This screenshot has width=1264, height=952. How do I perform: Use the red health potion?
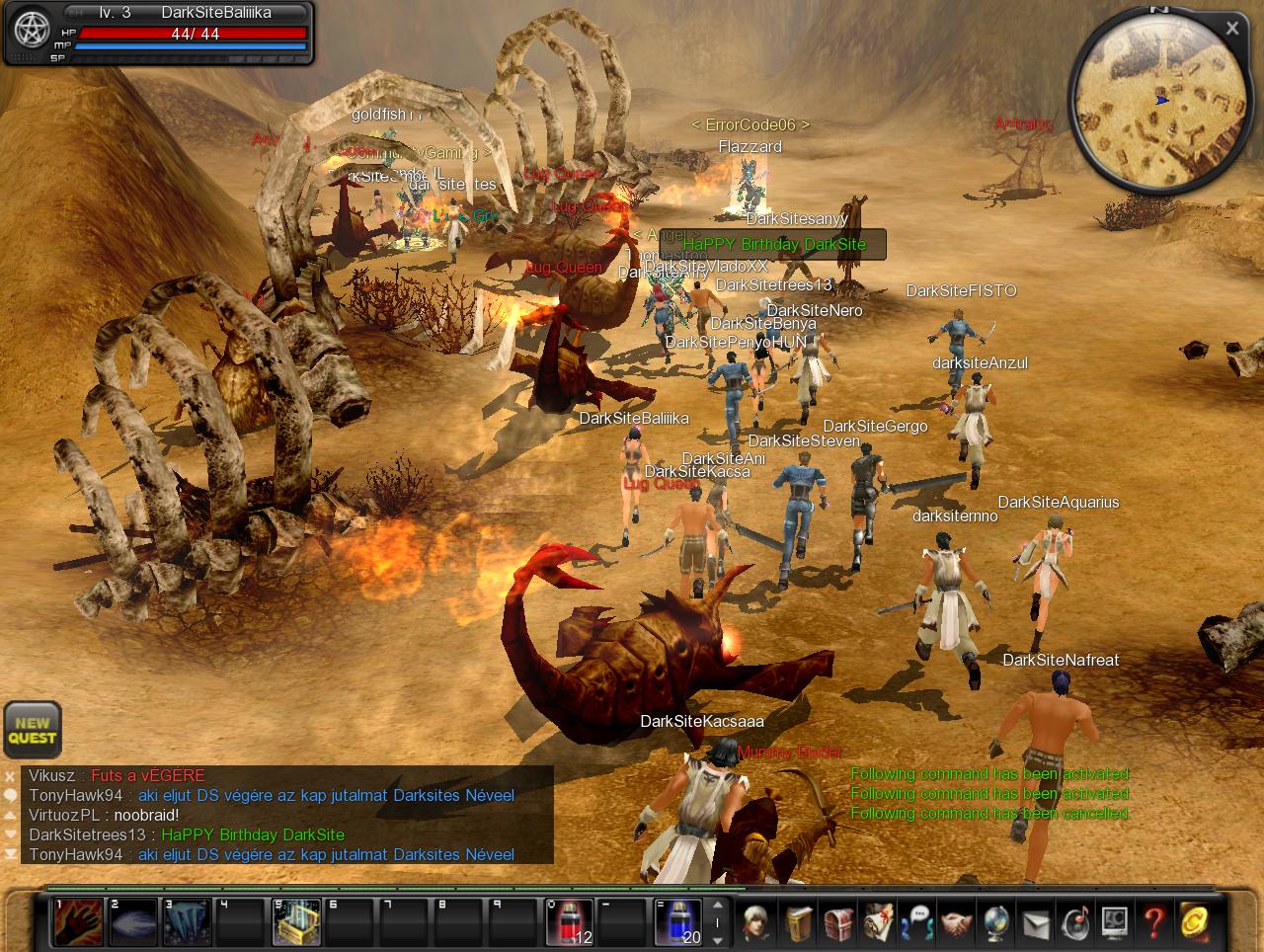click(570, 922)
